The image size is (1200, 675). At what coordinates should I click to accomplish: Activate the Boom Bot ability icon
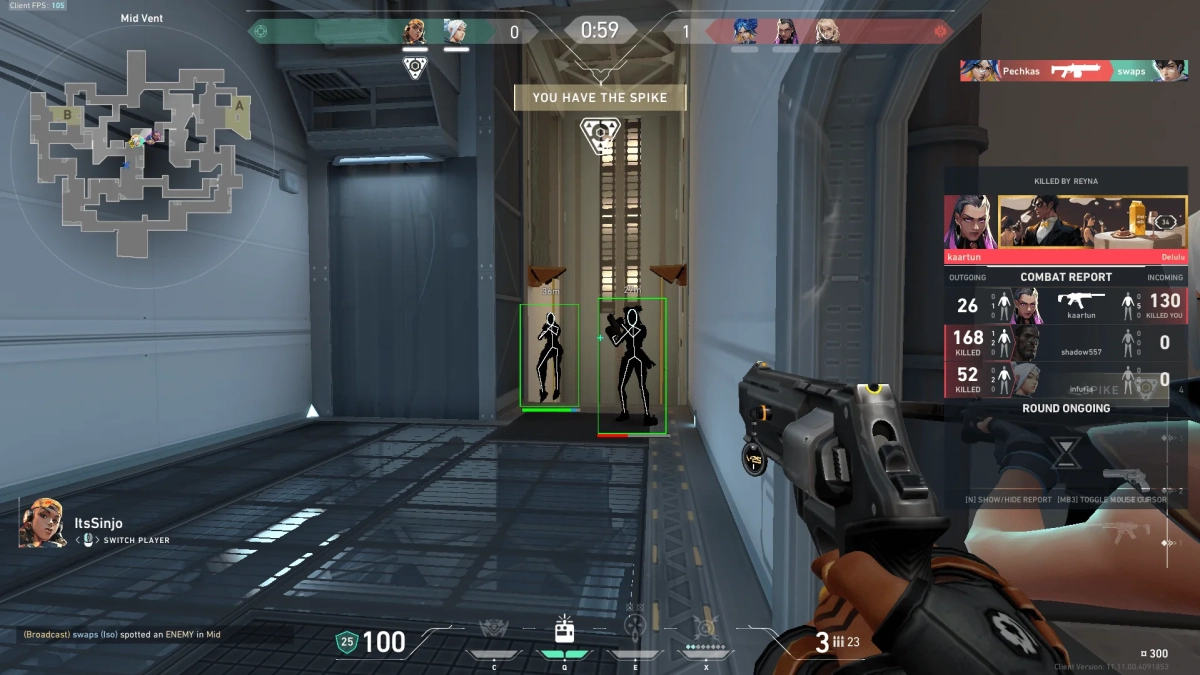pos(494,630)
